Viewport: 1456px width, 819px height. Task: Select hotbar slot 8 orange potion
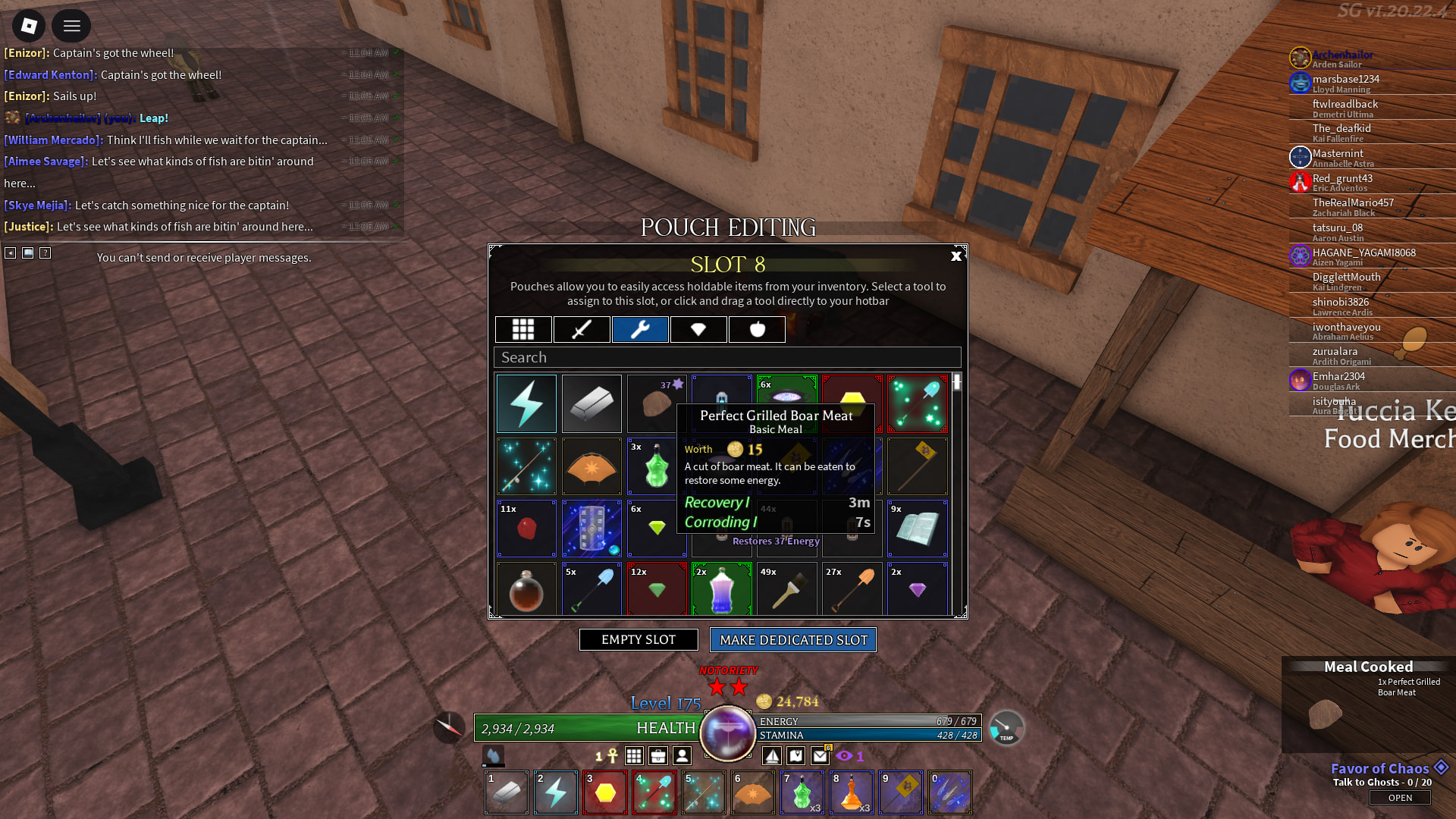tap(852, 792)
